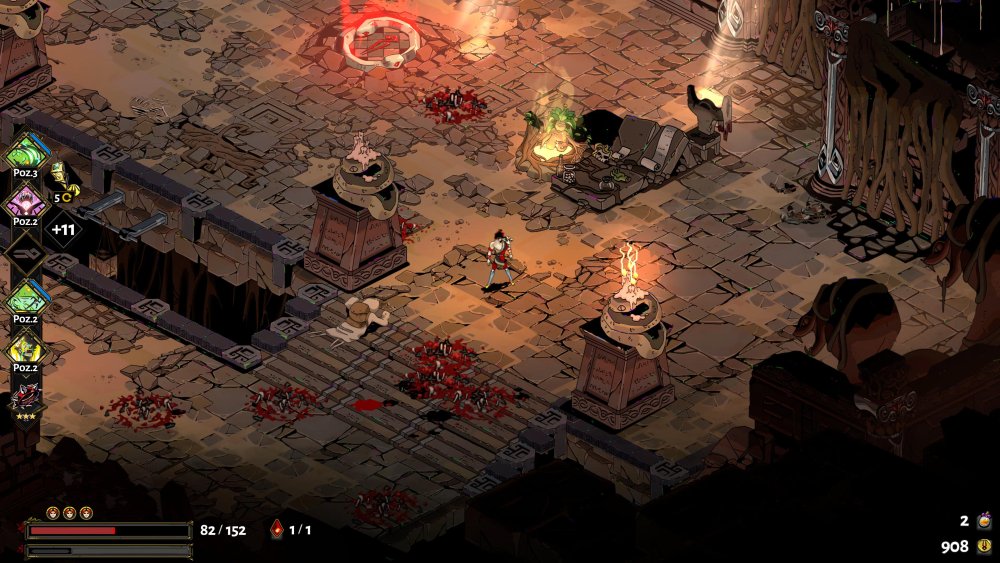Screen dimensions: 1000x563
Task: Click the nectar bottle icon
Action: click(x=984, y=520)
